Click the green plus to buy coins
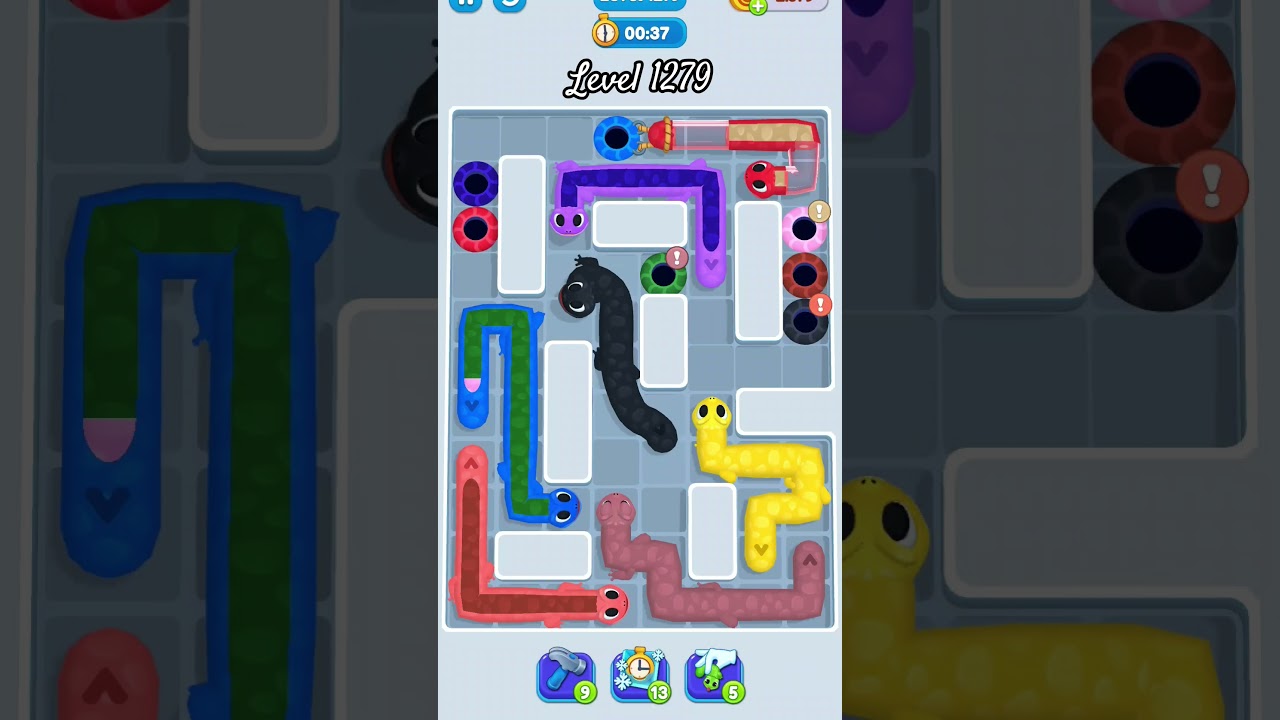This screenshot has width=1280, height=720. point(757,8)
